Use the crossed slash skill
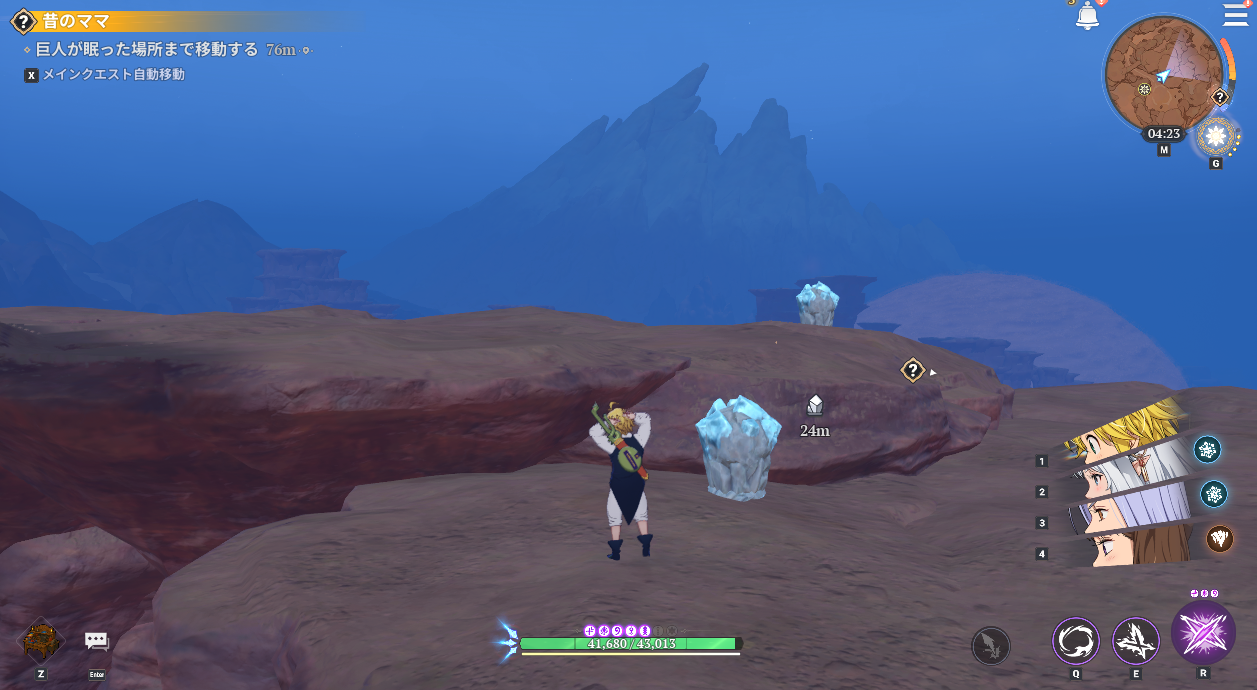The height and width of the screenshot is (690, 1257). (1136, 641)
